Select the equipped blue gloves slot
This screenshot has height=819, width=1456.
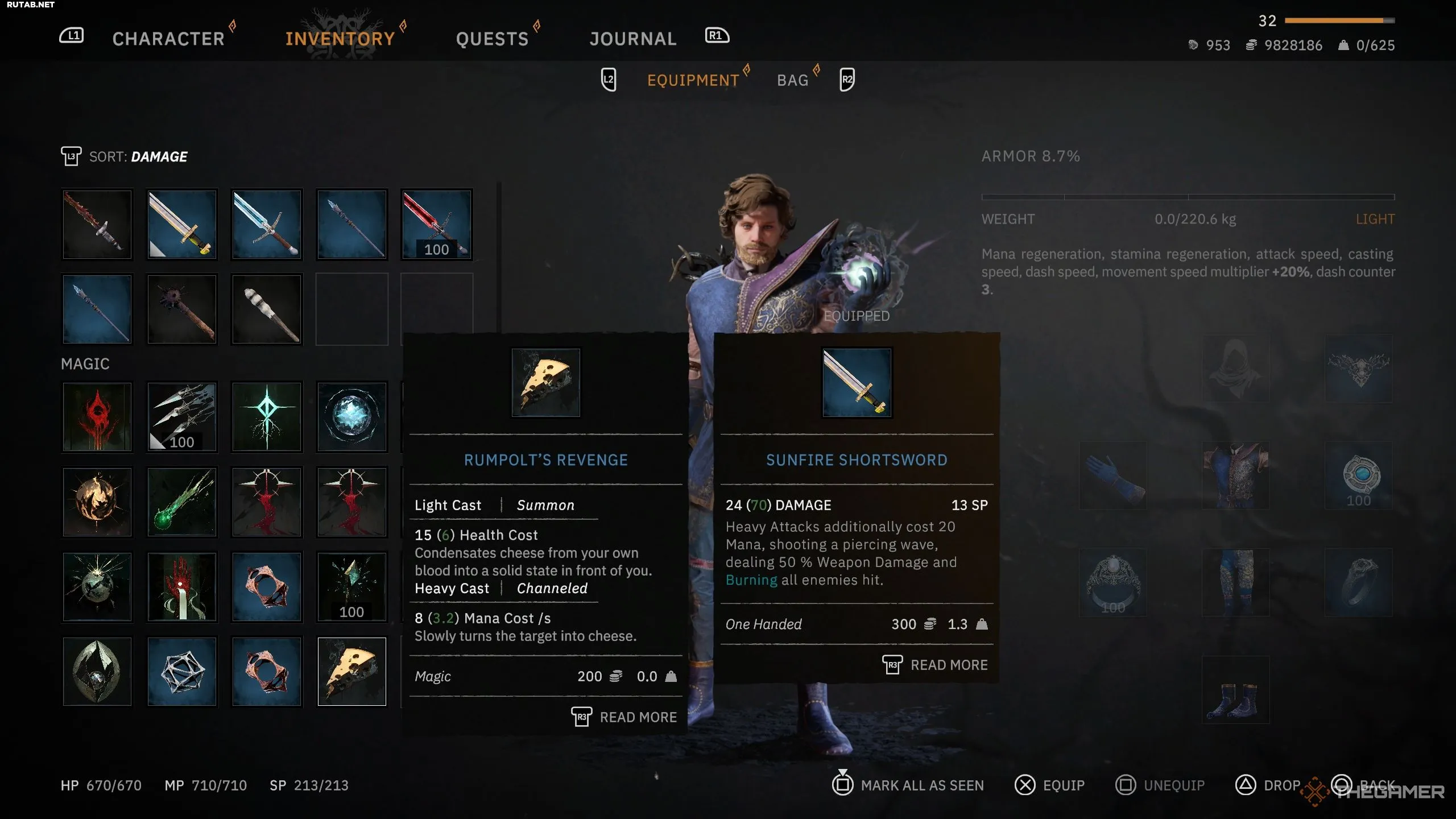(x=1113, y=475)
